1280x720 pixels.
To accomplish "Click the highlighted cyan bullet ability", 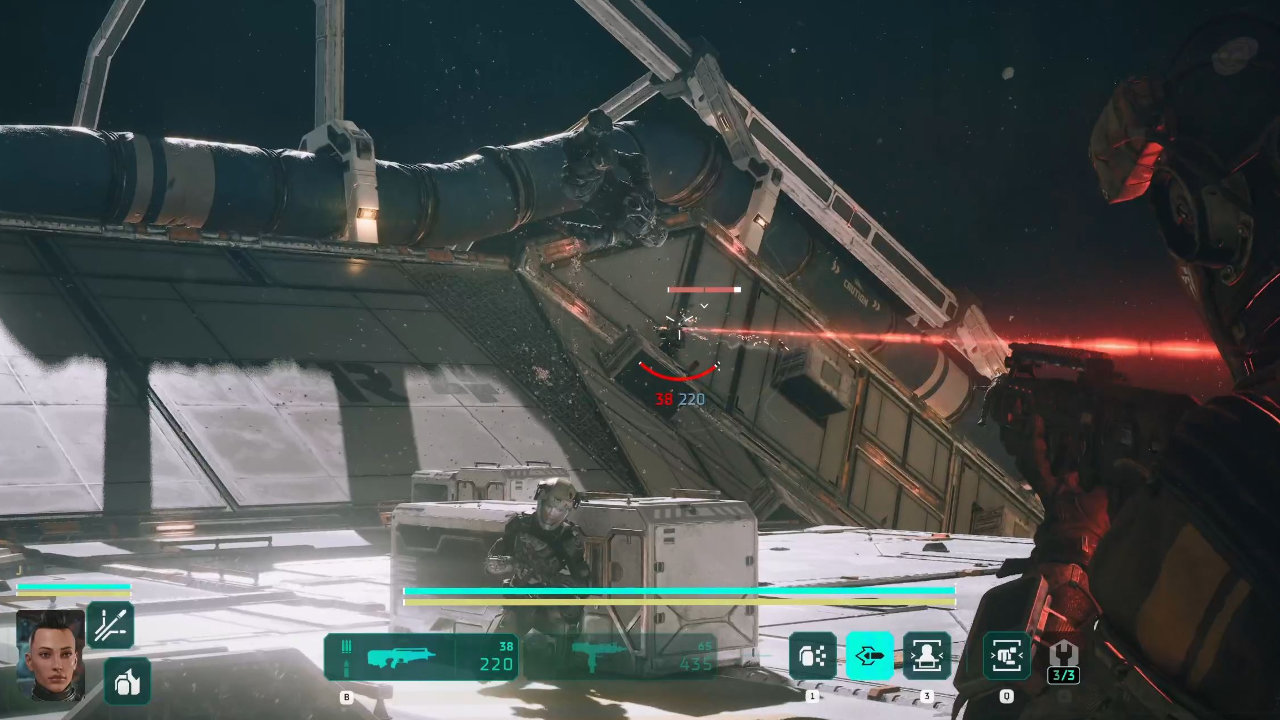I will coord(870,656).
